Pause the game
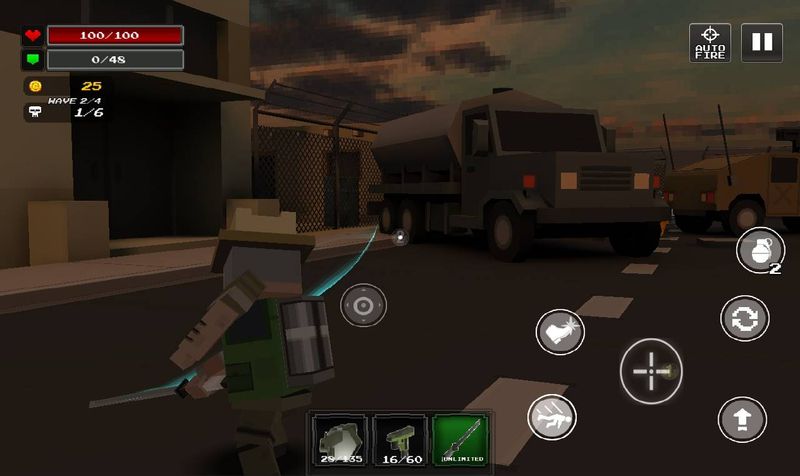The width and height of the screenshot is (800, 476). point(762,43)
